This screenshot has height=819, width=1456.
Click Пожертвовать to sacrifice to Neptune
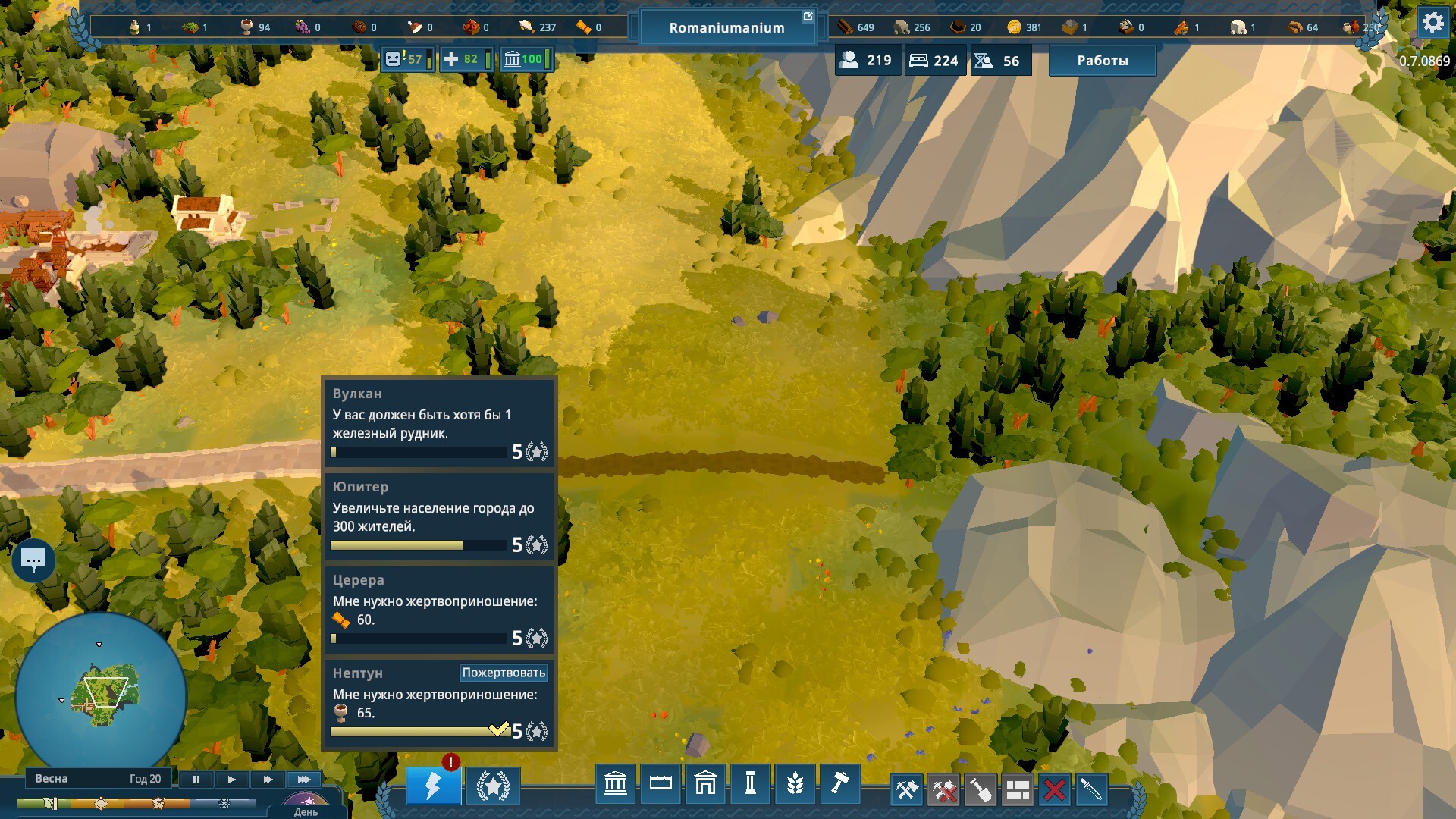click(x=504, y=673)
